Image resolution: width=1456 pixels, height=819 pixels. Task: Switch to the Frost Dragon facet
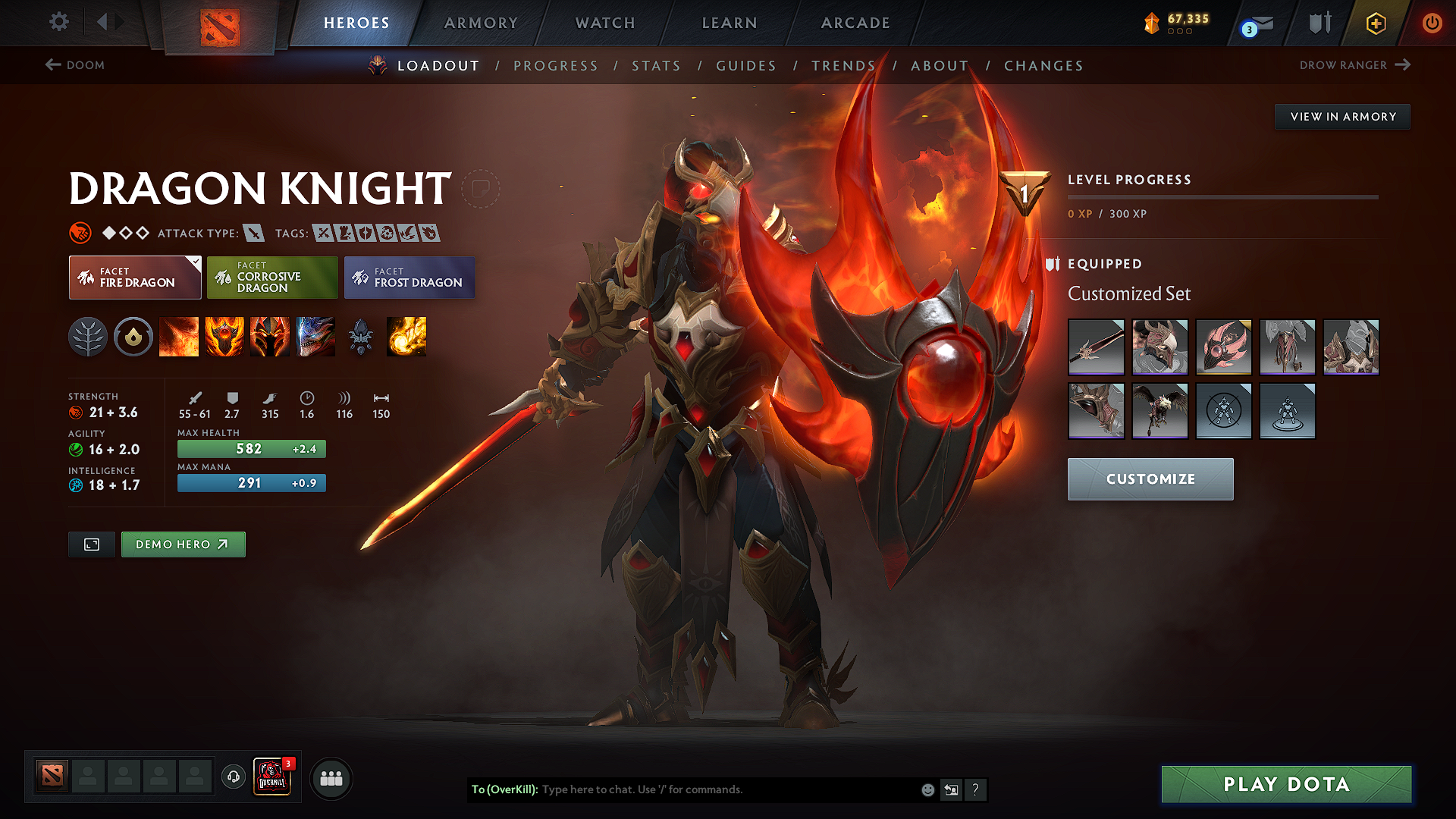tap(409, 277)
